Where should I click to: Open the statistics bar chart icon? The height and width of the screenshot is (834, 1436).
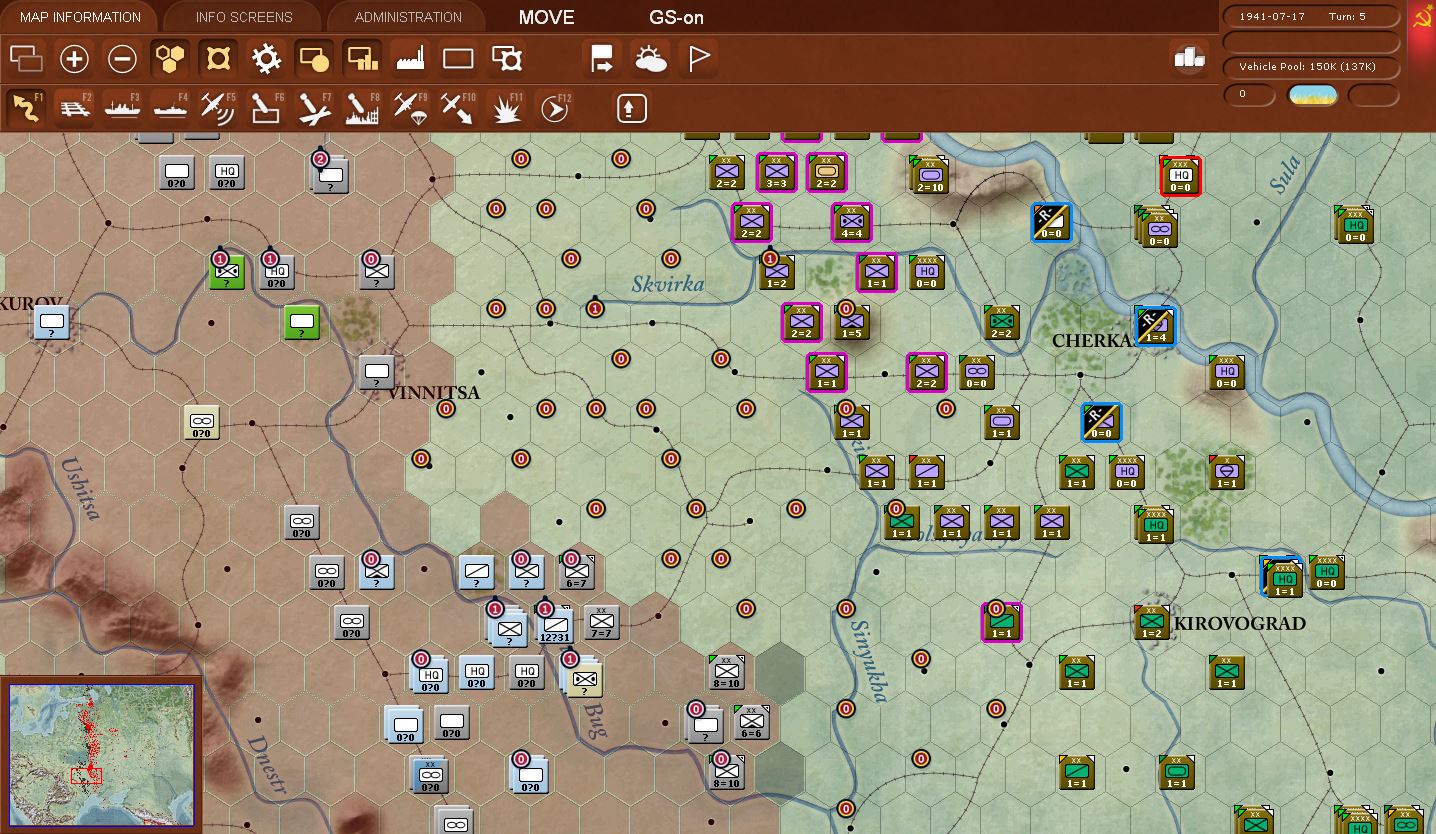point(1188,58)
